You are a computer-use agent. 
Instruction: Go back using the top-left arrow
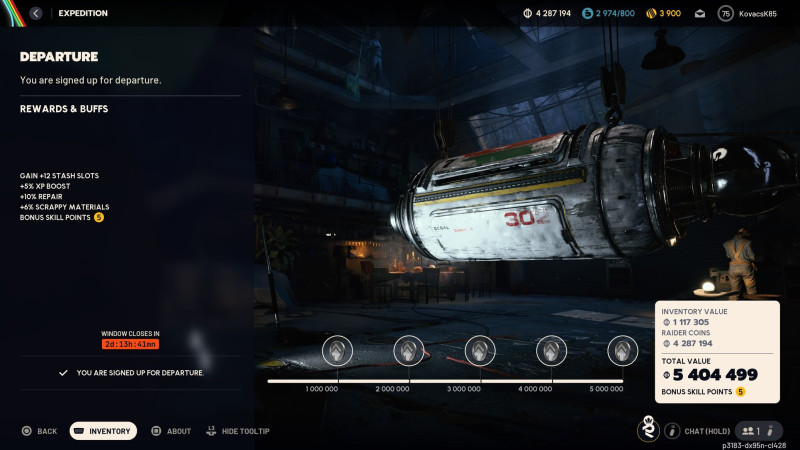36,13
